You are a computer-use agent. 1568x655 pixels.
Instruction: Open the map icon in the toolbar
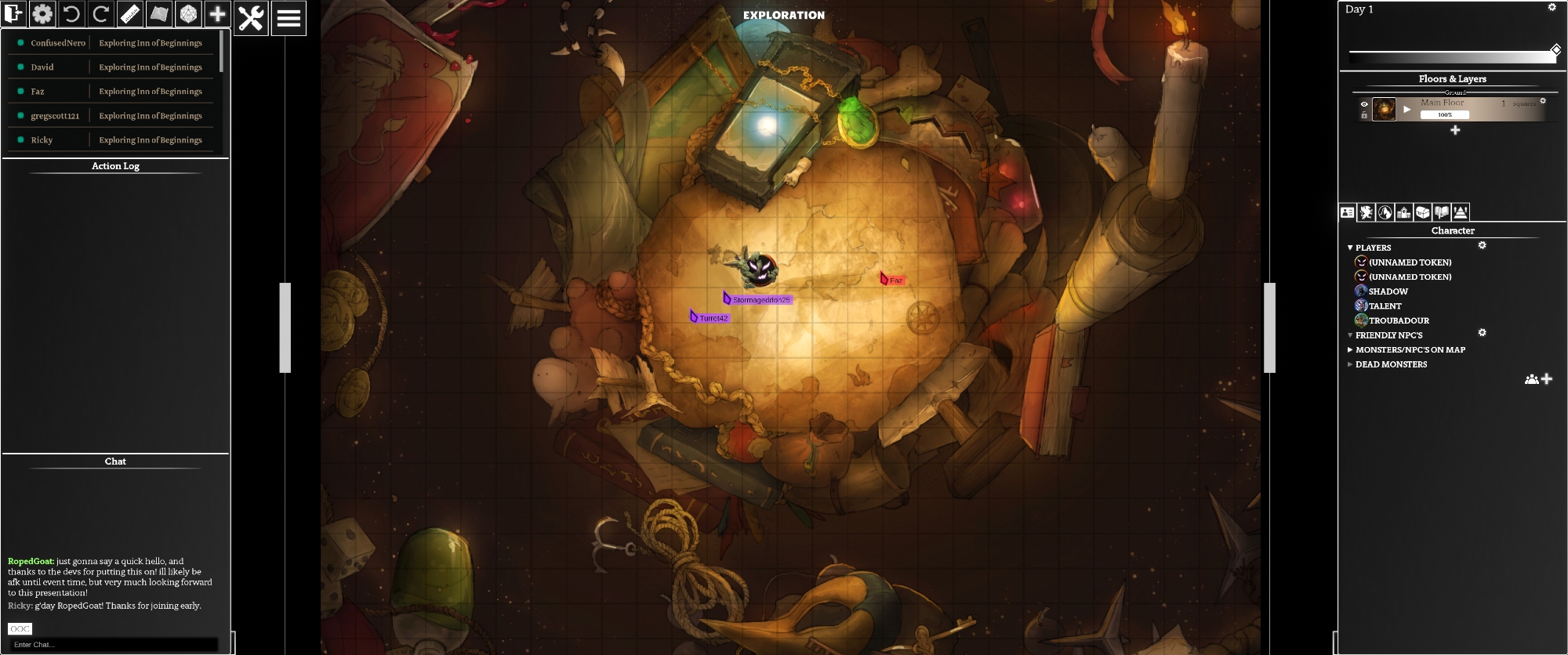(159, 14)
